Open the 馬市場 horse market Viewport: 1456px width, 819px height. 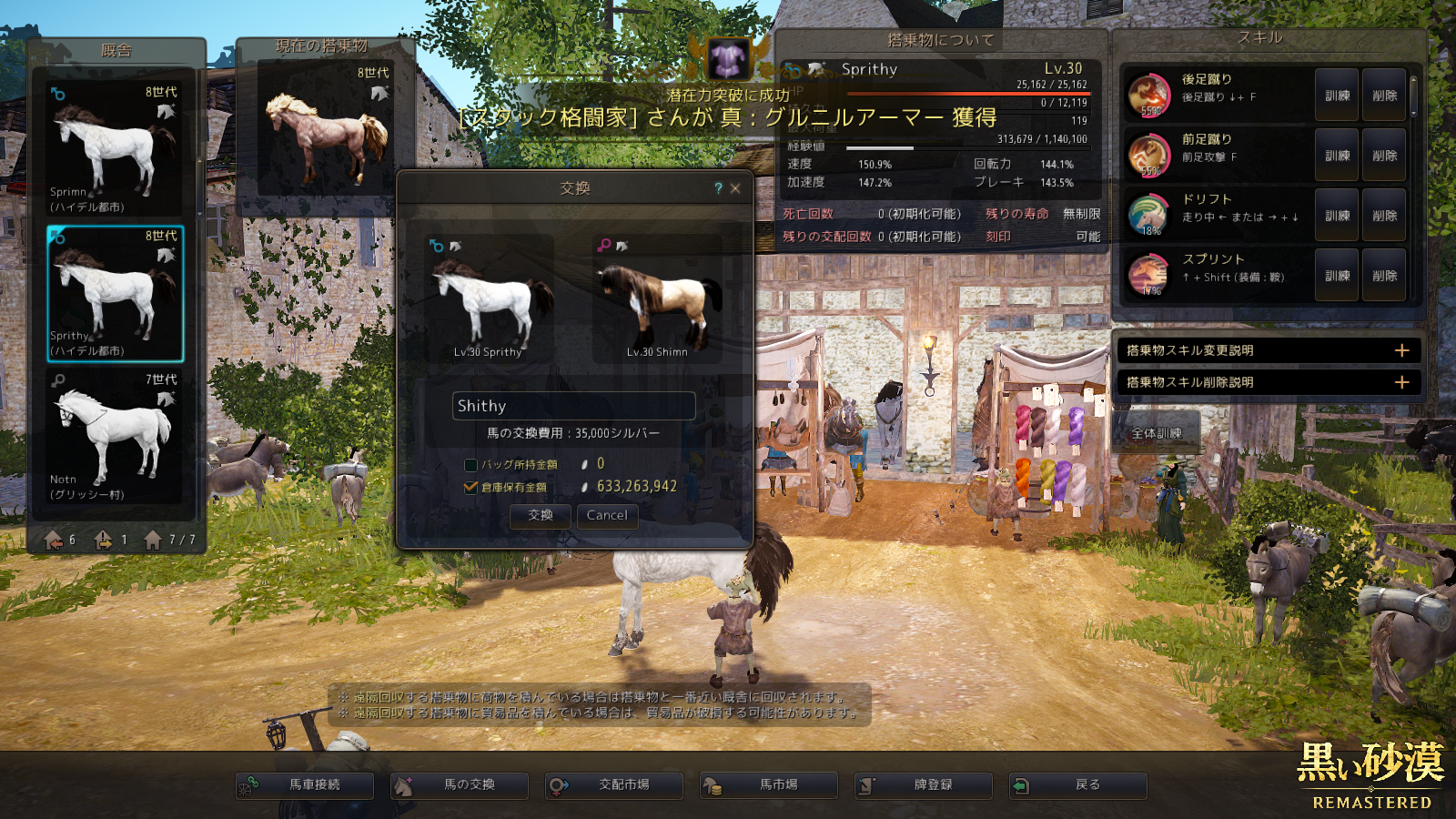(x=769, y=784)
